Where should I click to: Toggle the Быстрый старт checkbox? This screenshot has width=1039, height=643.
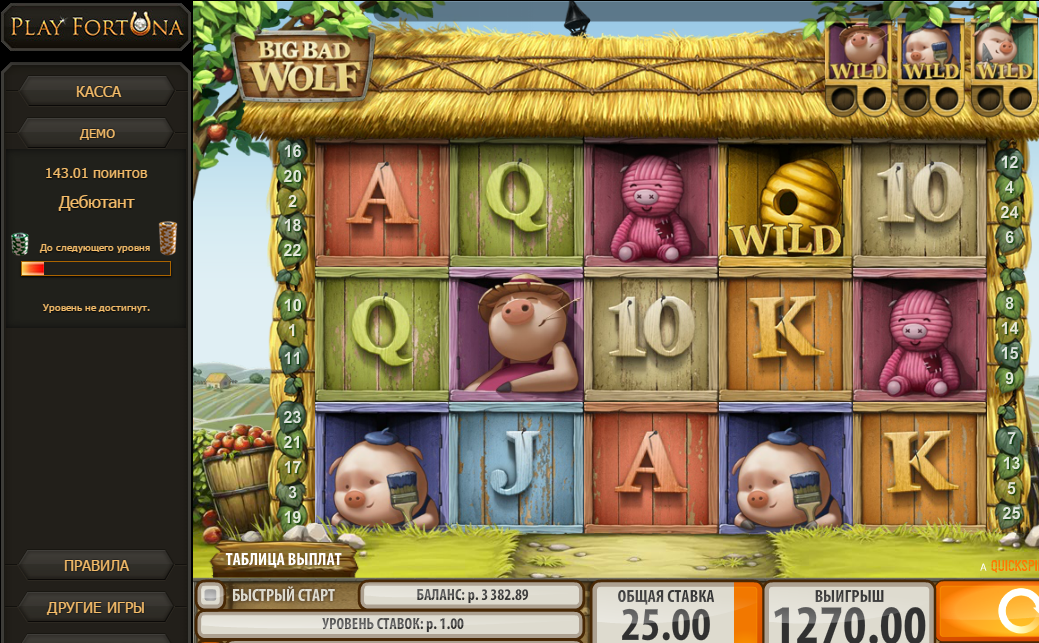(210, 596)
